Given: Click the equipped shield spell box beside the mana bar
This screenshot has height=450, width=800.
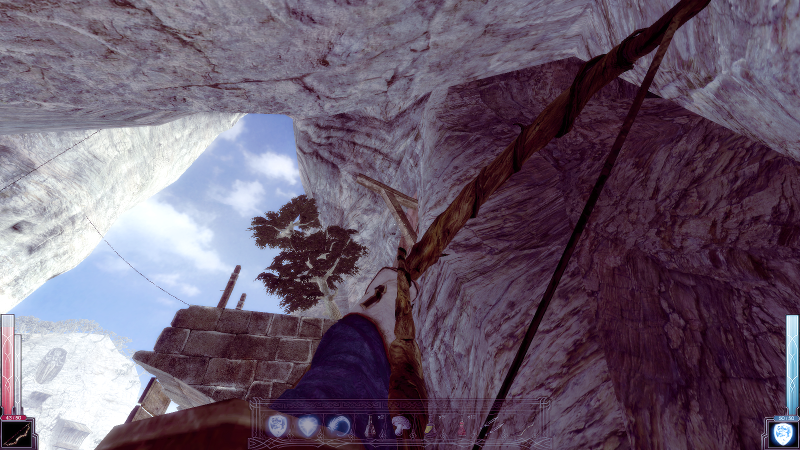Looking at the screenshot, I should (782, 432).
